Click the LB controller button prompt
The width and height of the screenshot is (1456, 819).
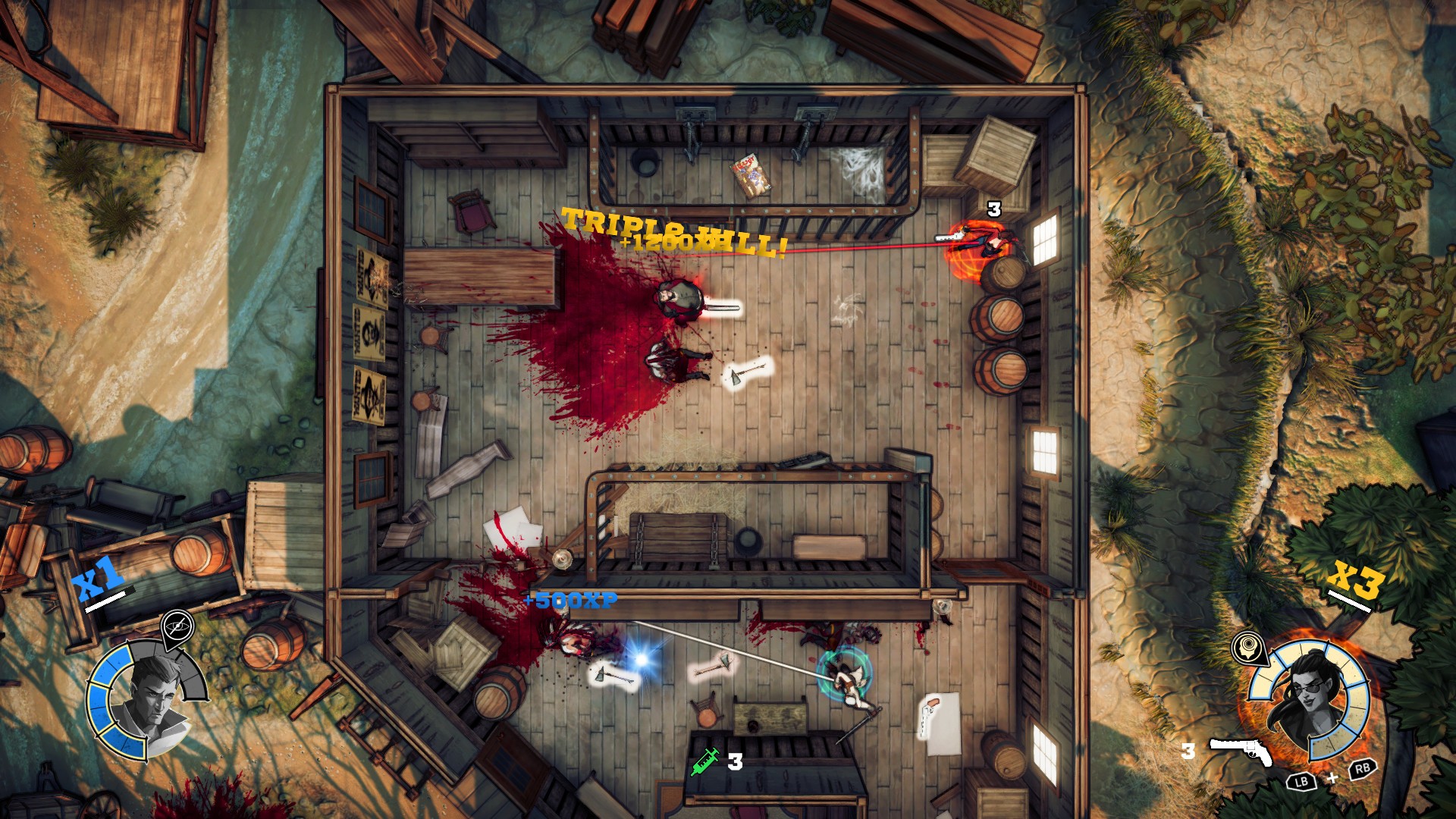1302,782
